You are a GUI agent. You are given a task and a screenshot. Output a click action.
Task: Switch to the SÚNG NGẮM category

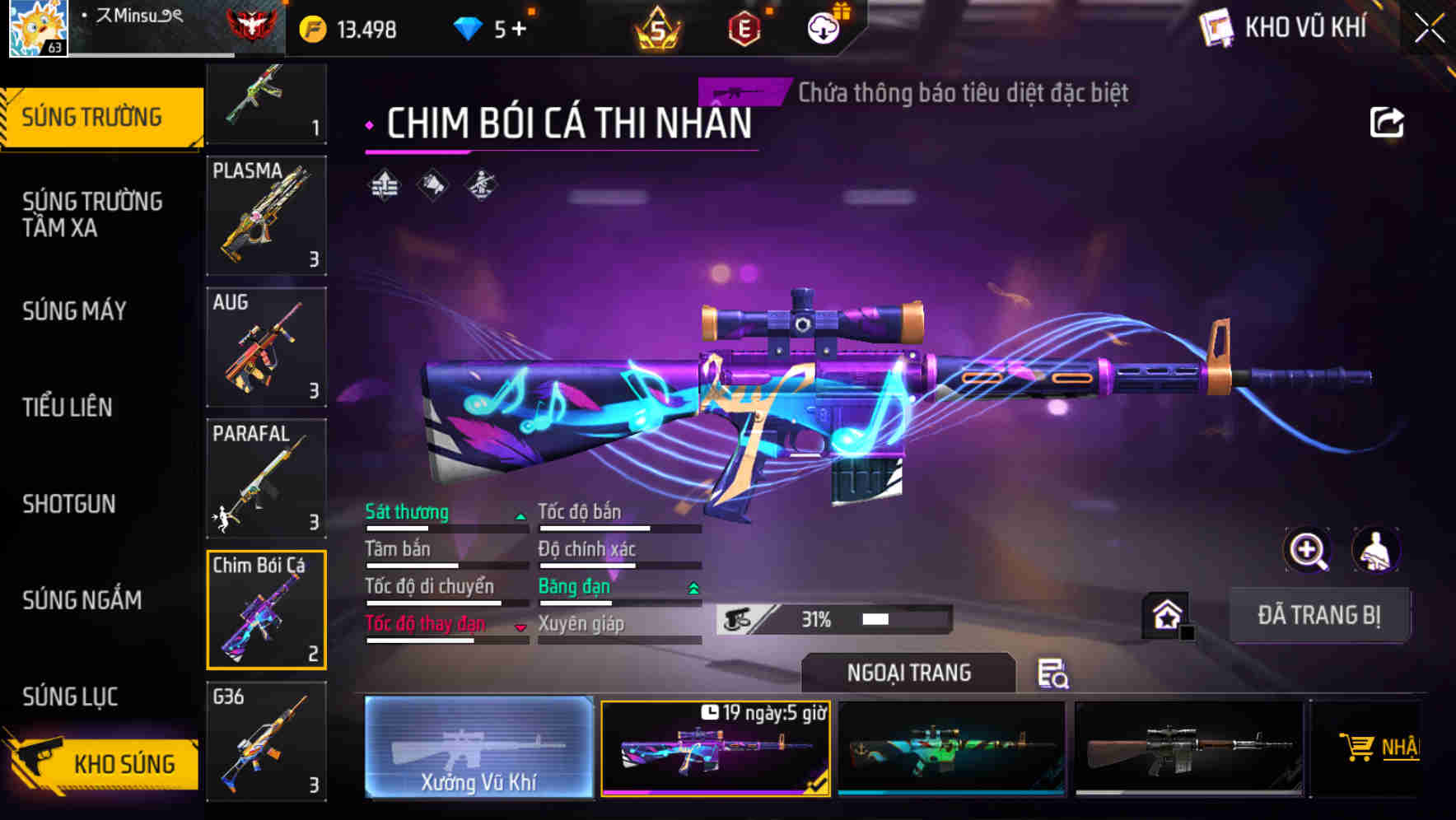(81, 601)
